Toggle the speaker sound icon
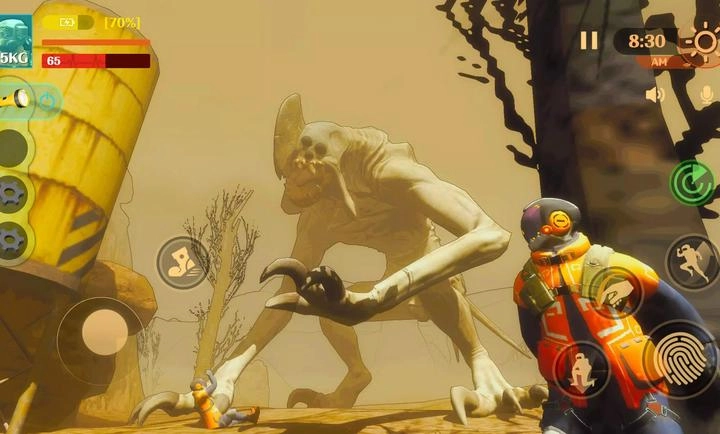 point(655,95)
